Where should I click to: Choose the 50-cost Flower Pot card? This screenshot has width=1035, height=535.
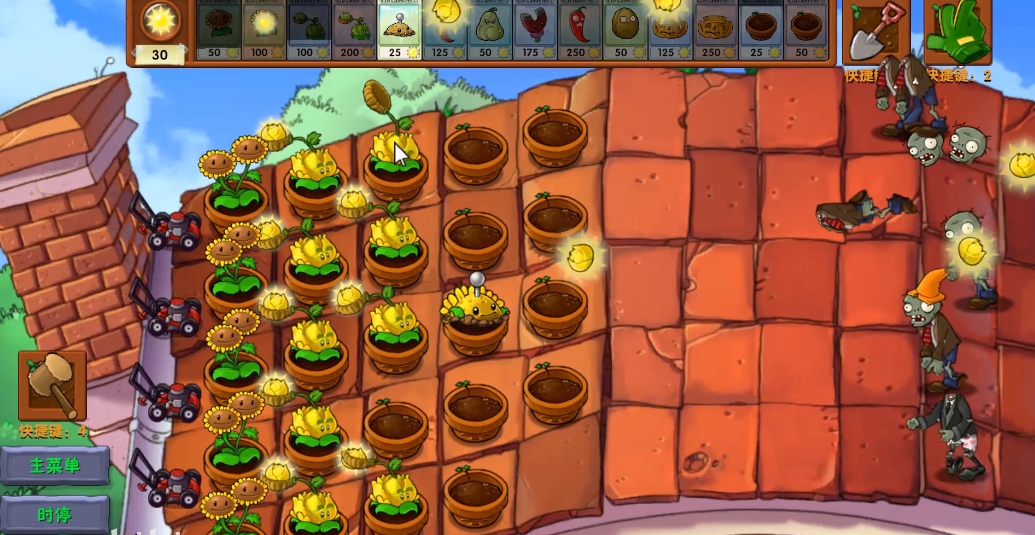(x=804, y=30)
